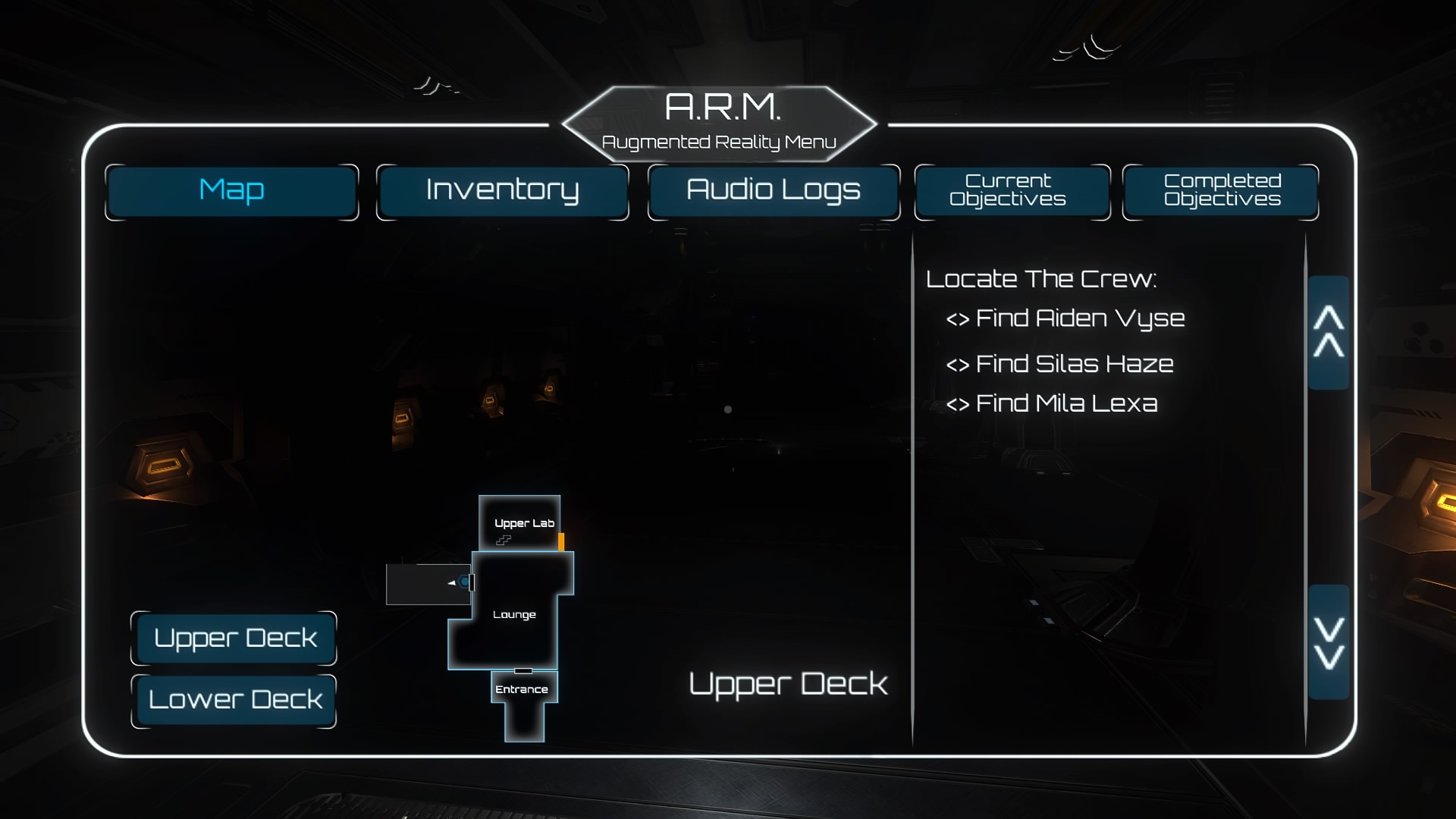This screenshot has width=1456, height=819.
Task: Expand the Locate The Crew objective group
Action: (1041, 278)
